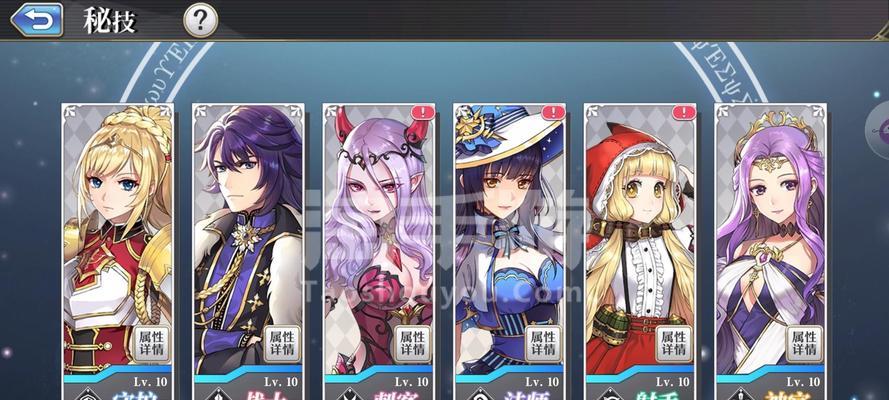Open 属性详情 on the purple-haired priestess card

803,343
